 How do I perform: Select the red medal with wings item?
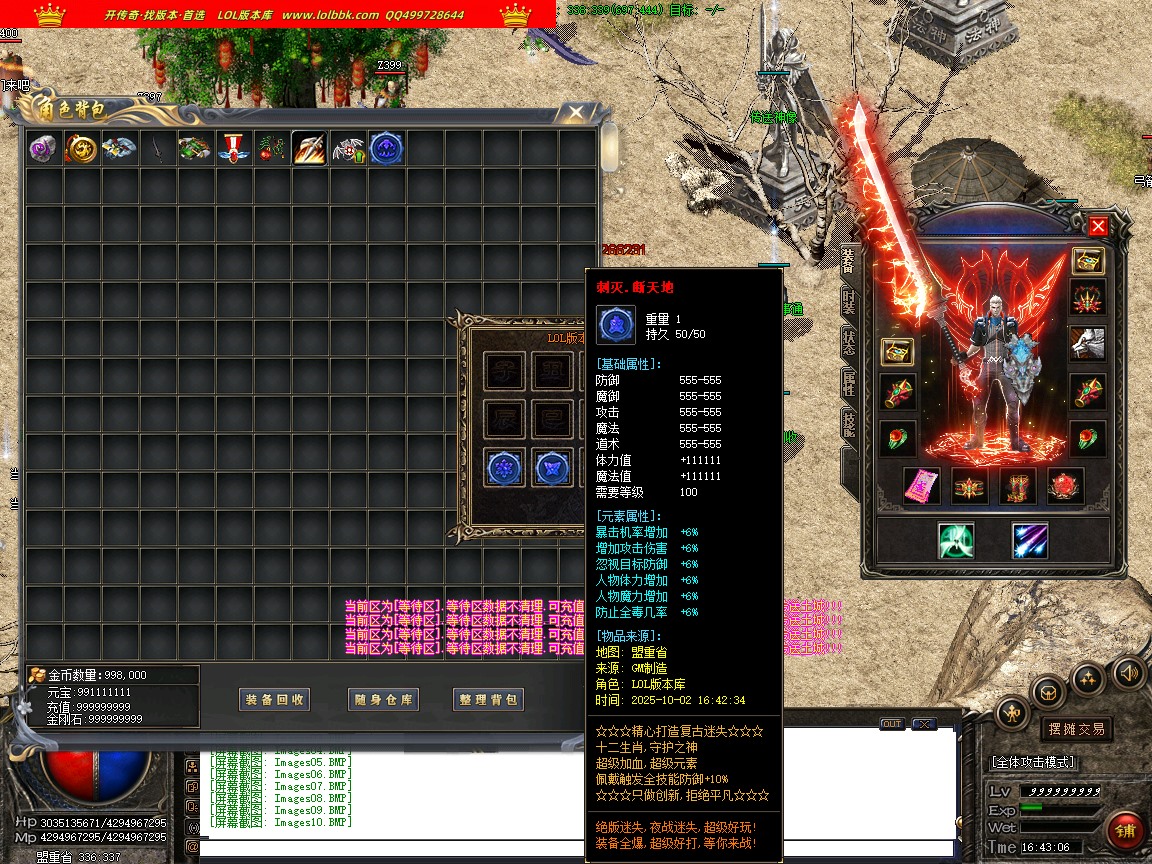point(234,149)
